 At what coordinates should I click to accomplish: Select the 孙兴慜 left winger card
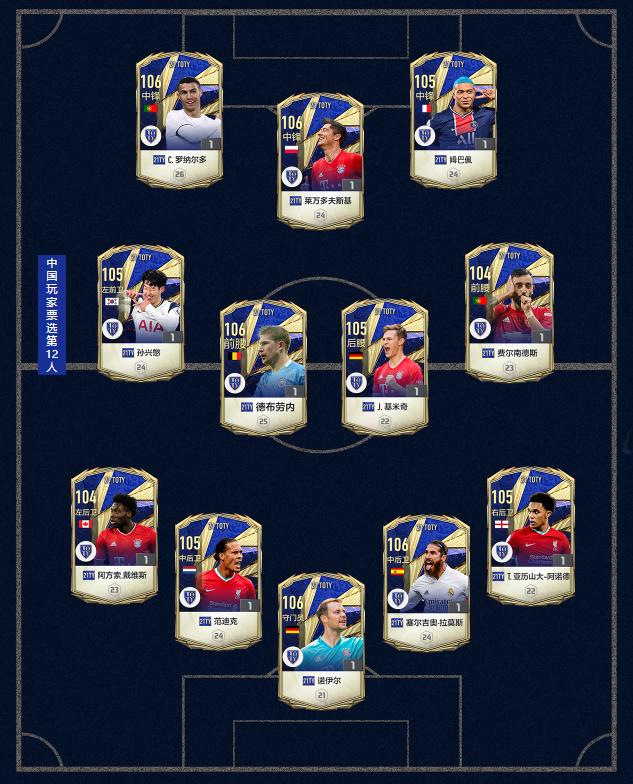coord(141,312)
